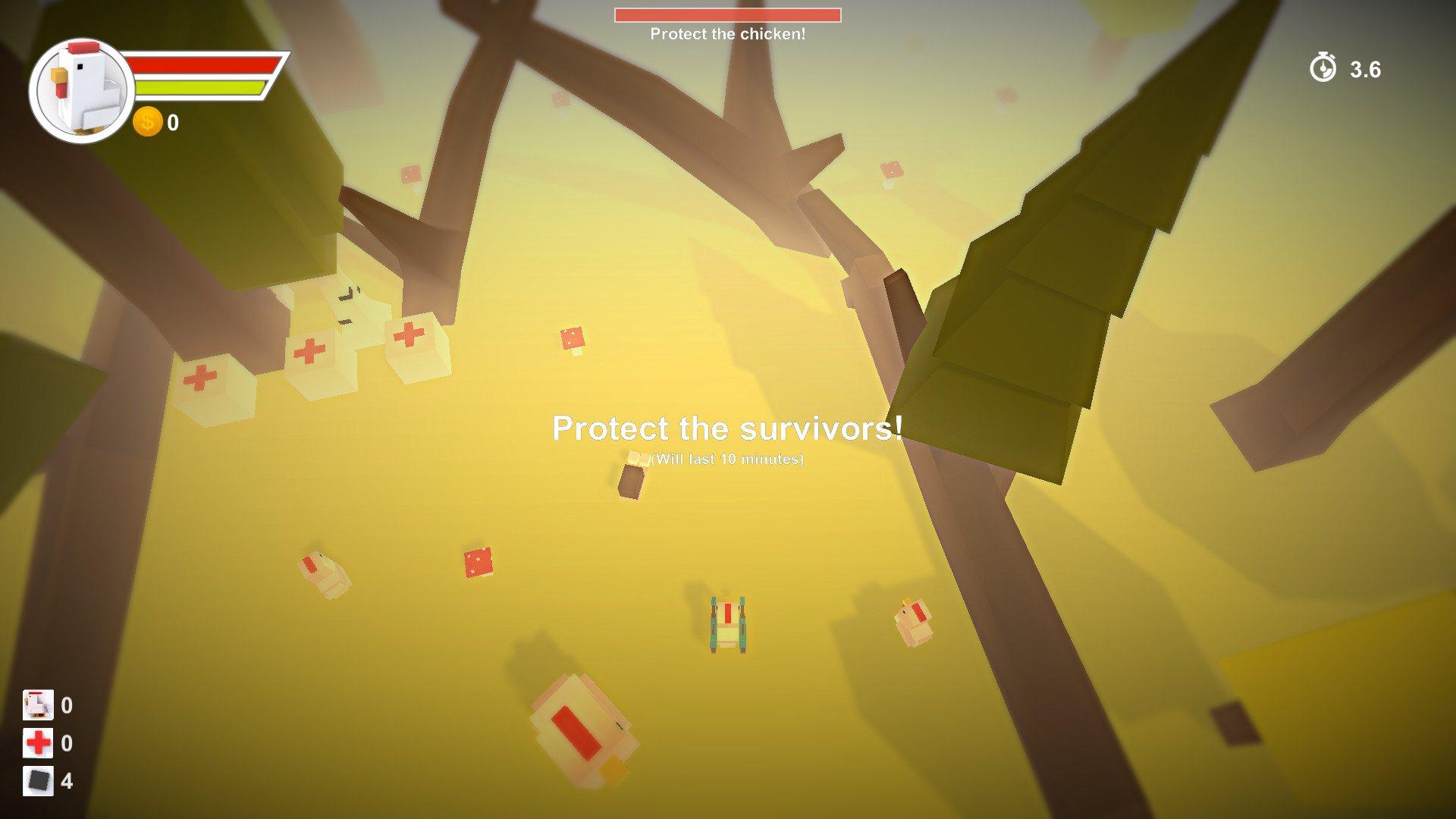
Task: Select the chicken portrait avatar
Action: [x=80, y=89]
